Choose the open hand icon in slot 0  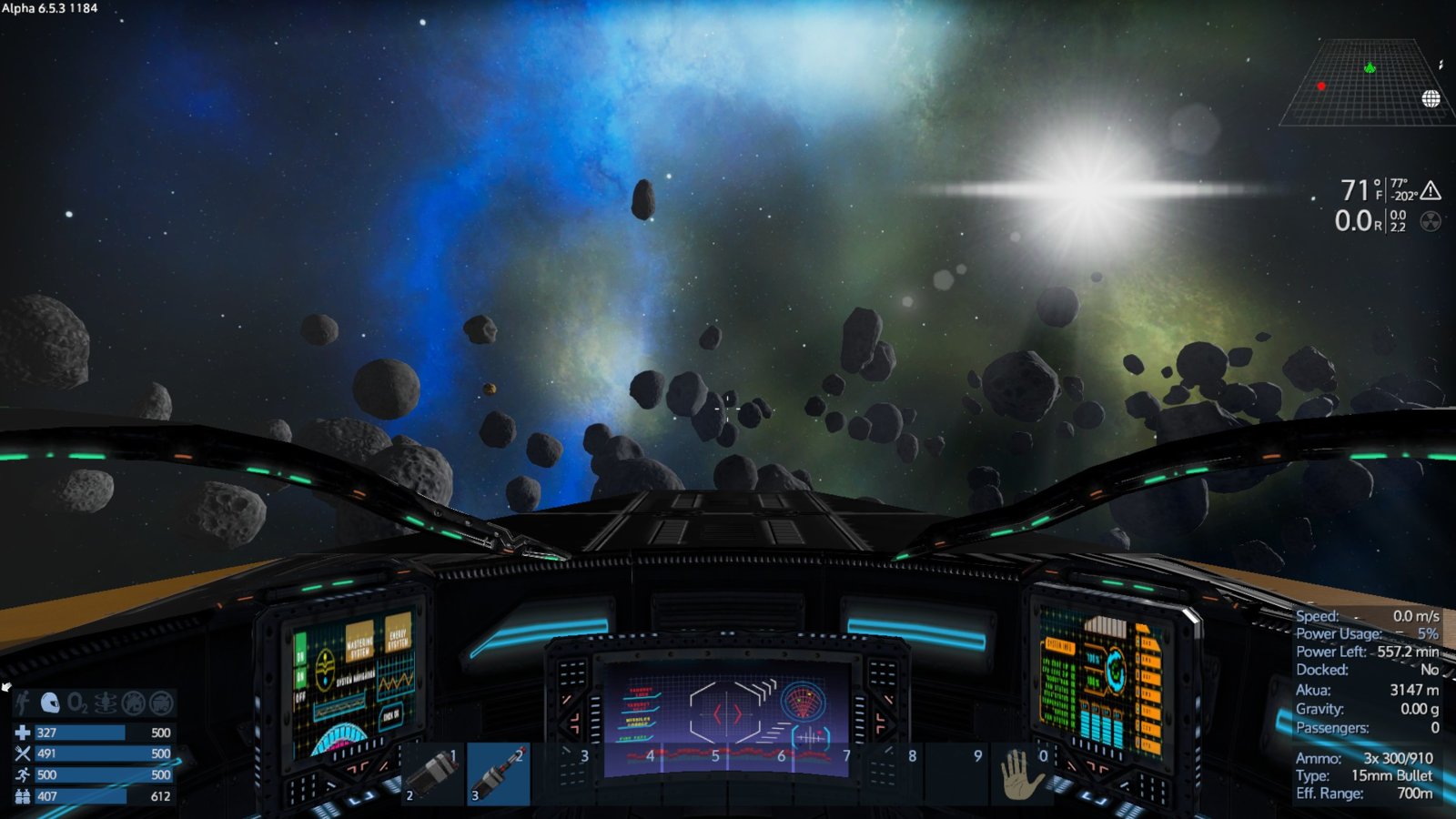1021,773
